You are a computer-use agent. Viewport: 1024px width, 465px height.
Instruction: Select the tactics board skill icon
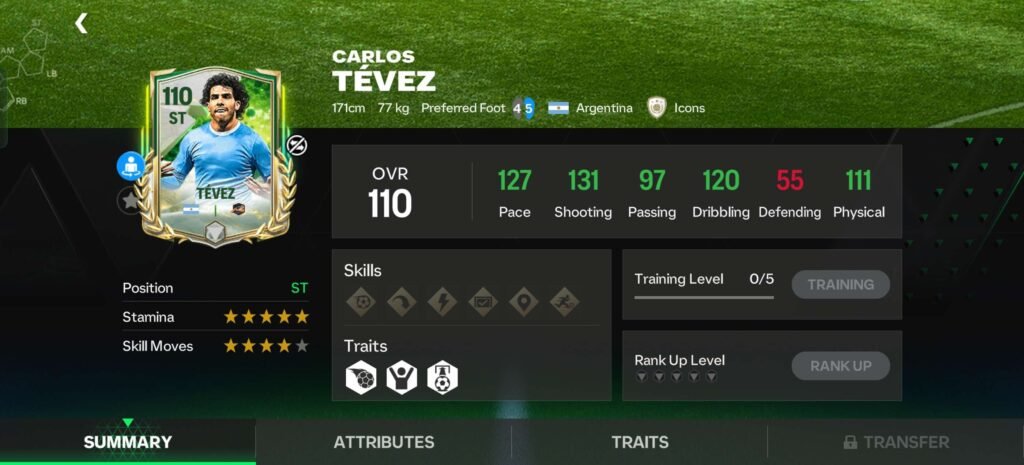pos(482,302)
